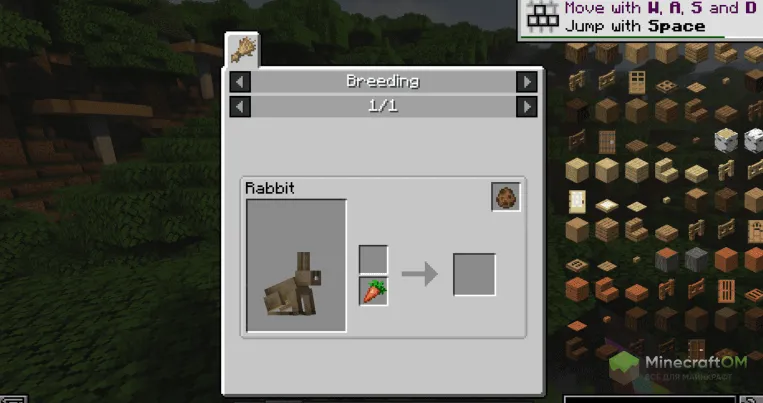Go to previous category beside Breeding title
The width and height of the screenshot is (763, 403).
coord(240,82)
